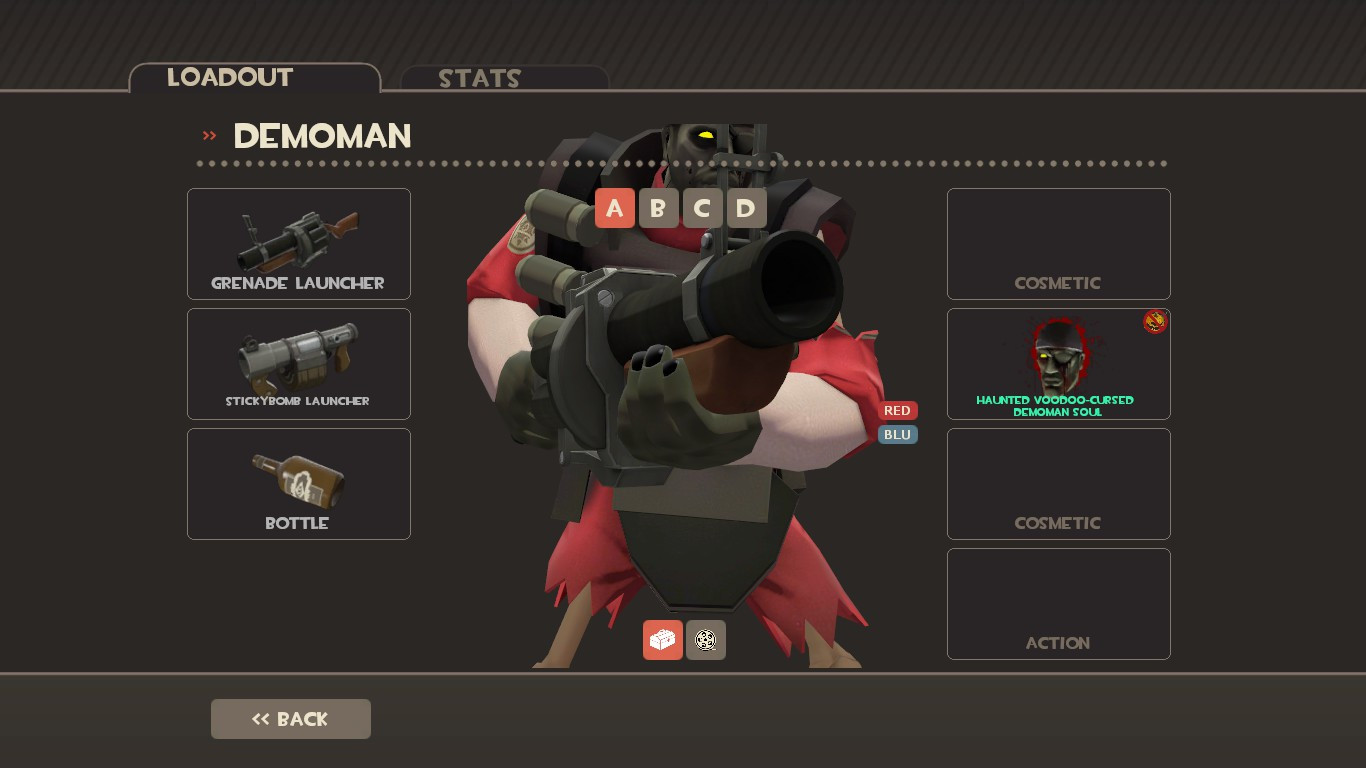Click the top empty COSMETIC slot

tap(1058, 243)
